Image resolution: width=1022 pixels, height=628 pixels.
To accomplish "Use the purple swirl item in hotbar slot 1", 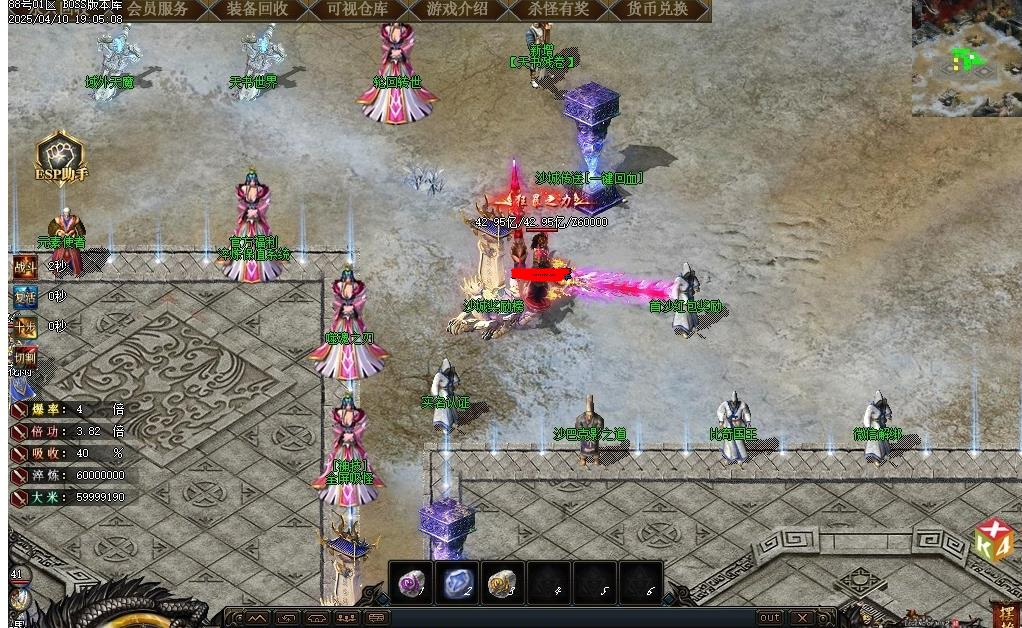I will 411,583.
